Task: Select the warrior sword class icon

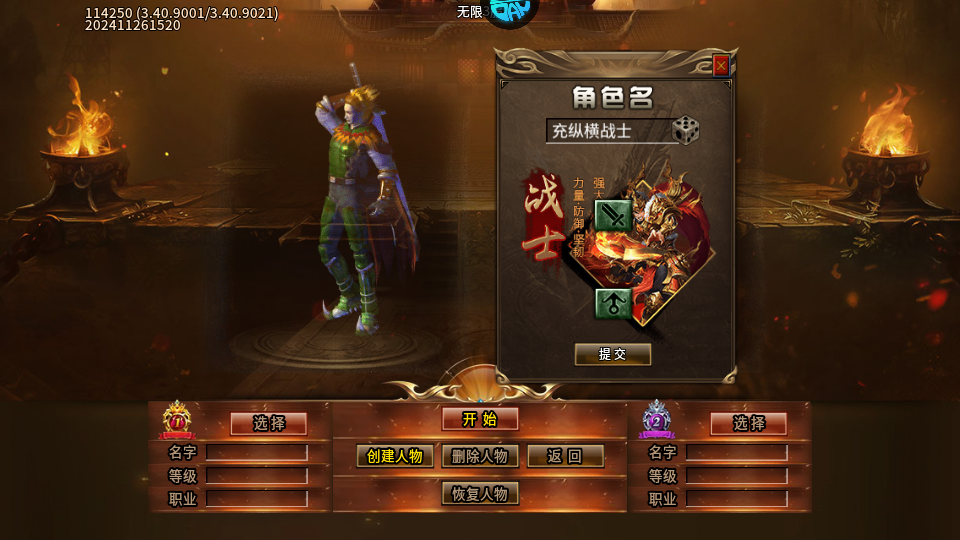Action: coord(612,214)
